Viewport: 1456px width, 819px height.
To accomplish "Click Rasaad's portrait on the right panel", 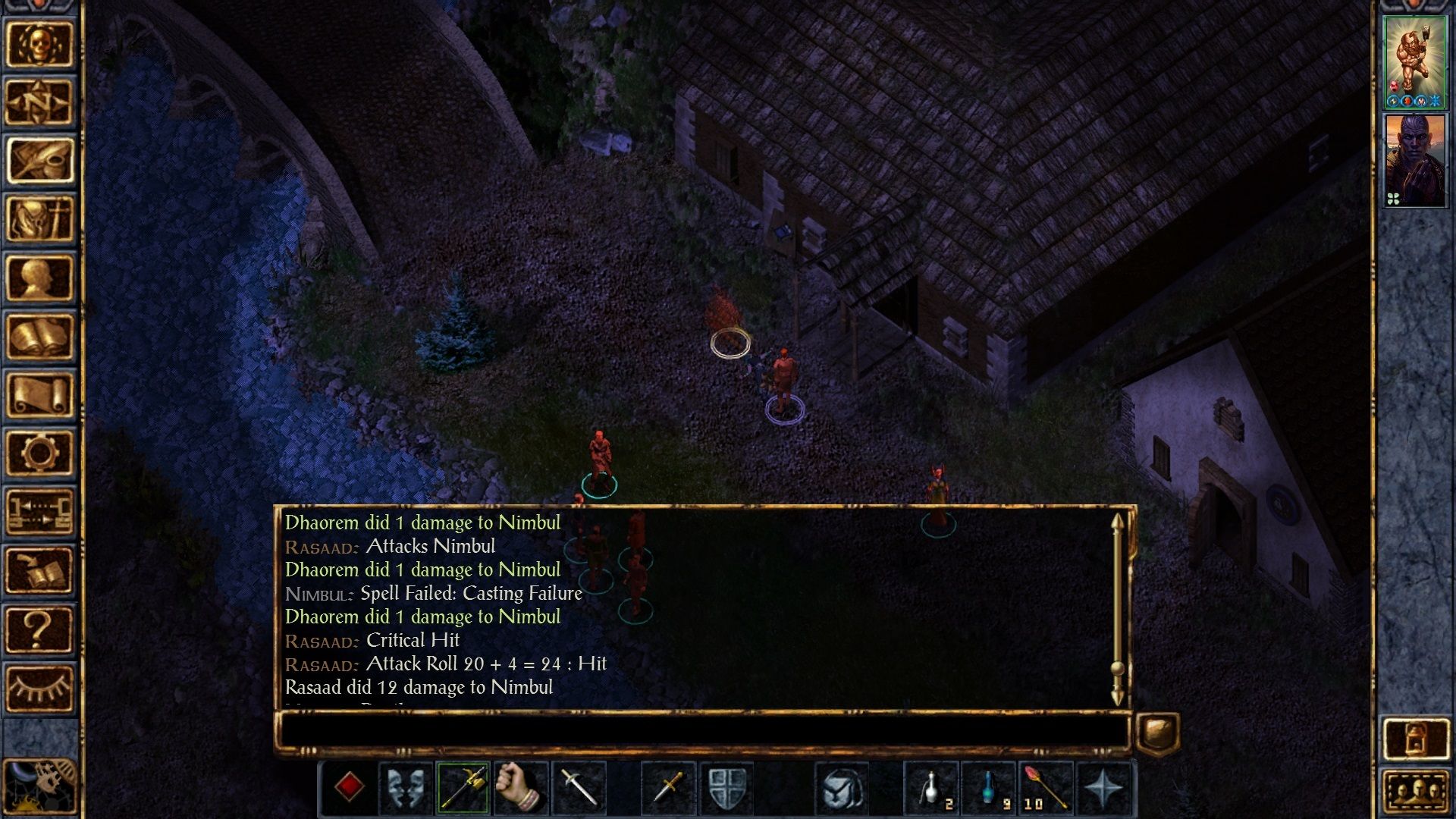I will tap(1415, 159).
